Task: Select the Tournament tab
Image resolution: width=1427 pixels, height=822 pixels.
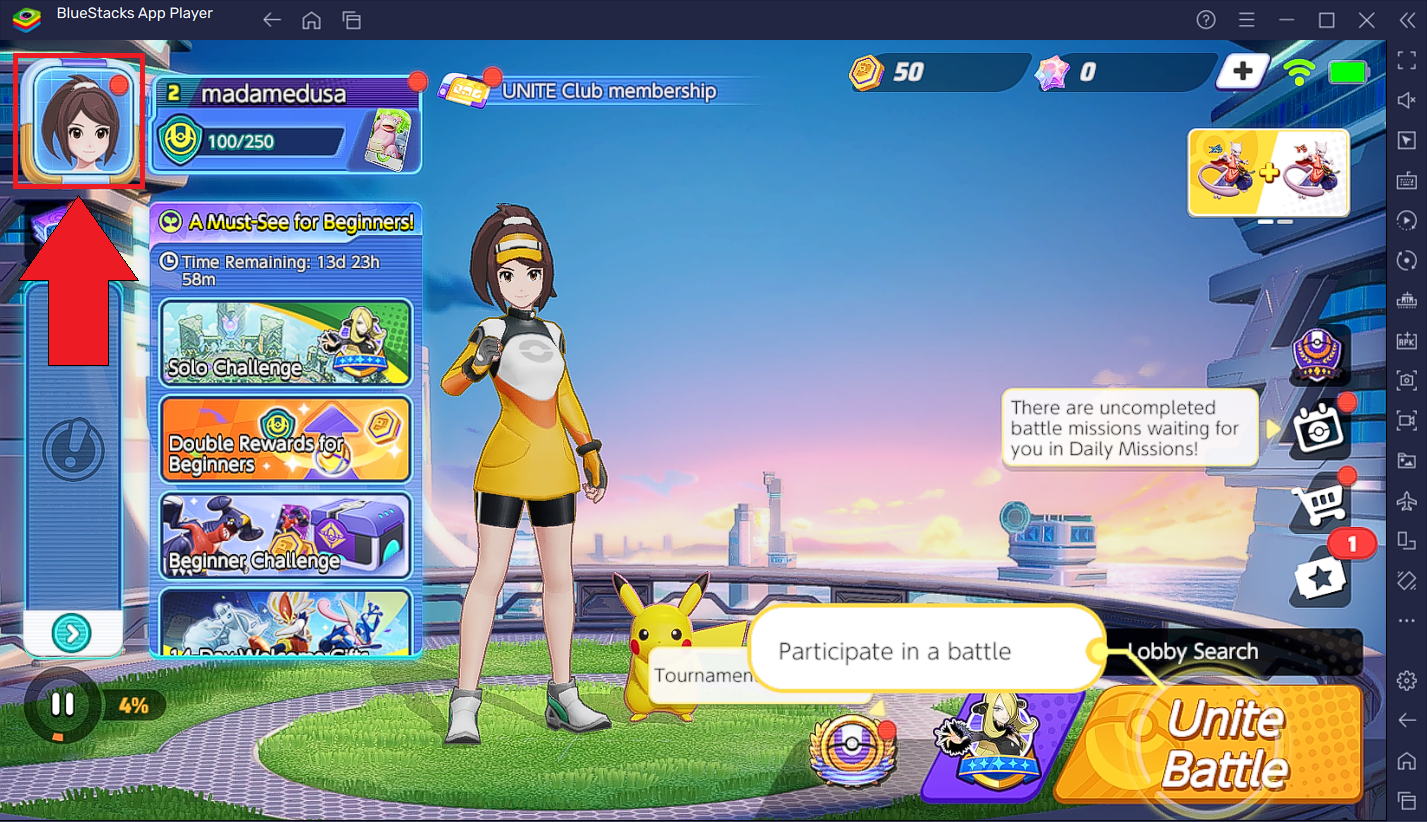Action: click(x=700, y=677)
